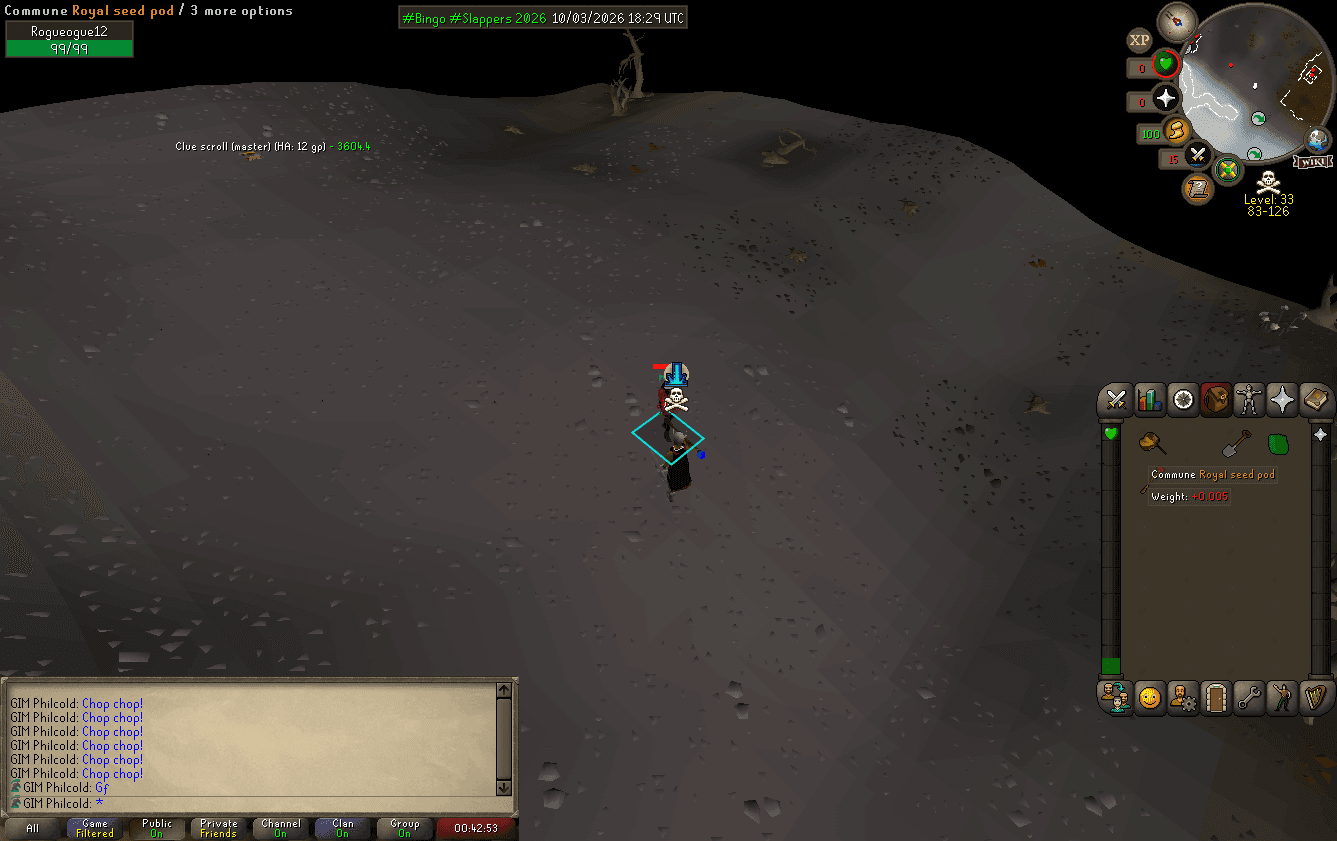Click the green Royal seed pod item
This screenshot has height=841, width=1337.
pos(1278,443)
